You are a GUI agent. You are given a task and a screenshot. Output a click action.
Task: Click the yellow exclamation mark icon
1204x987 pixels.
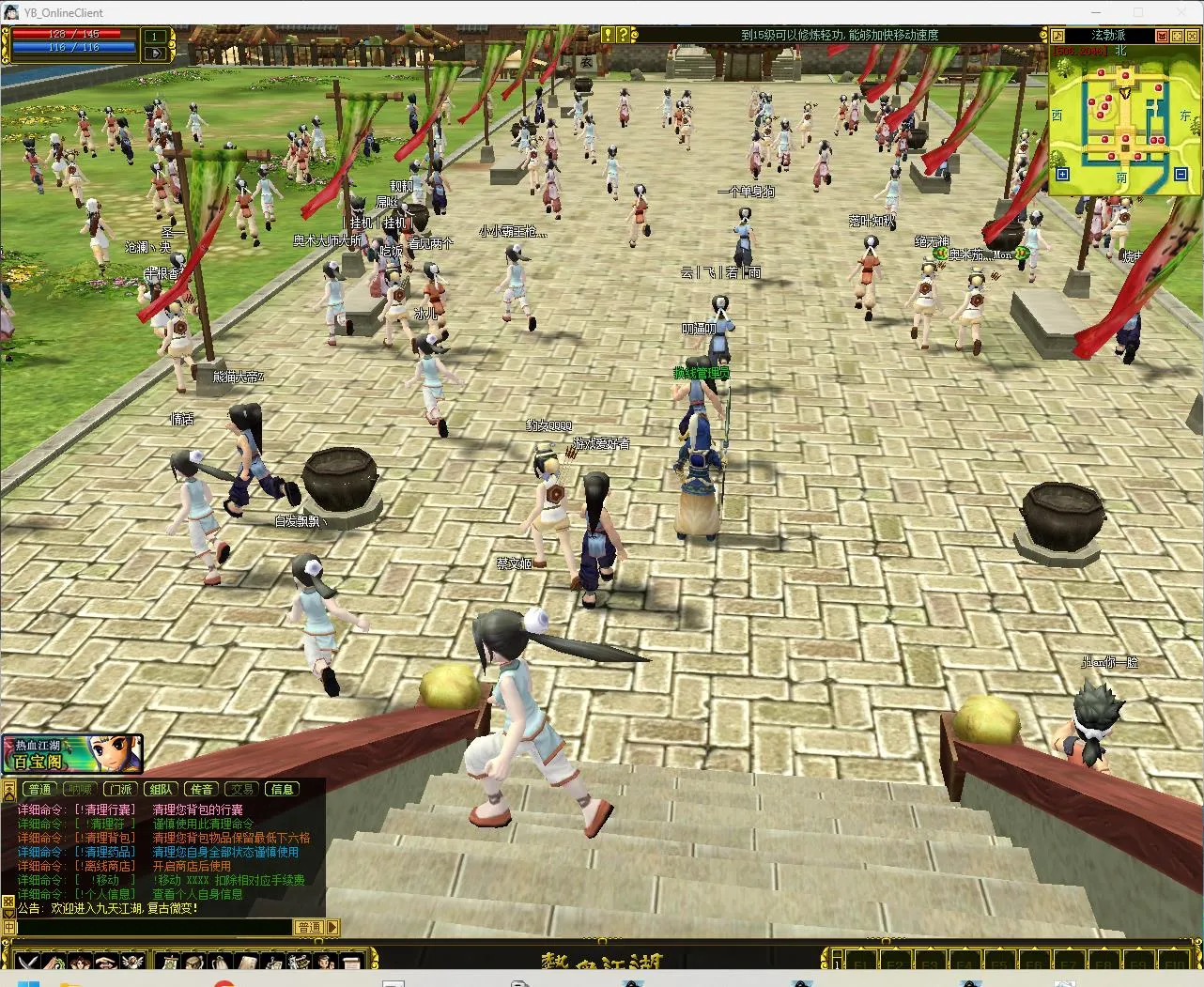[608, 35]
